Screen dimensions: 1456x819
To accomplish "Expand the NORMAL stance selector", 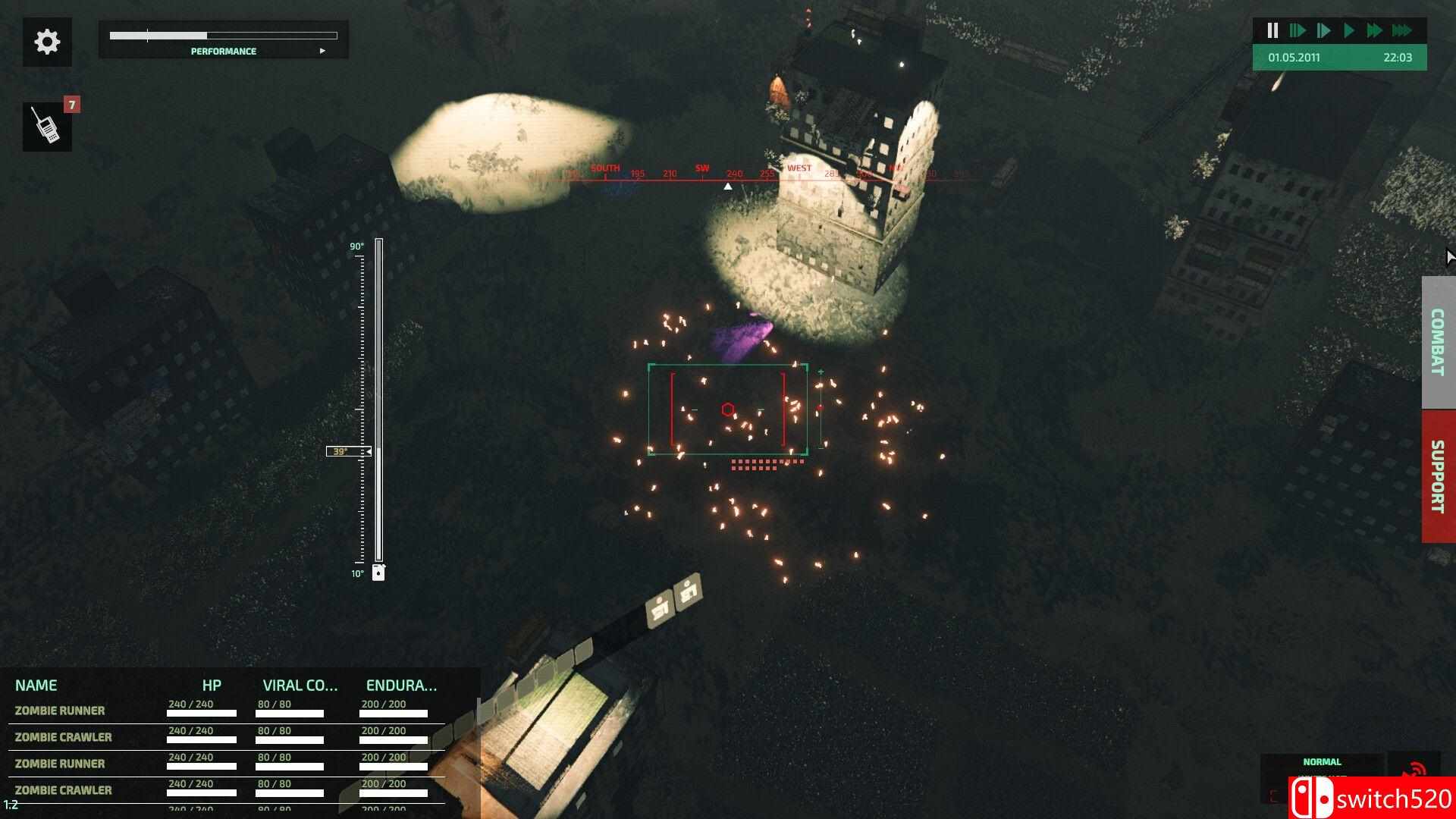I will [x=1323, y=761].
